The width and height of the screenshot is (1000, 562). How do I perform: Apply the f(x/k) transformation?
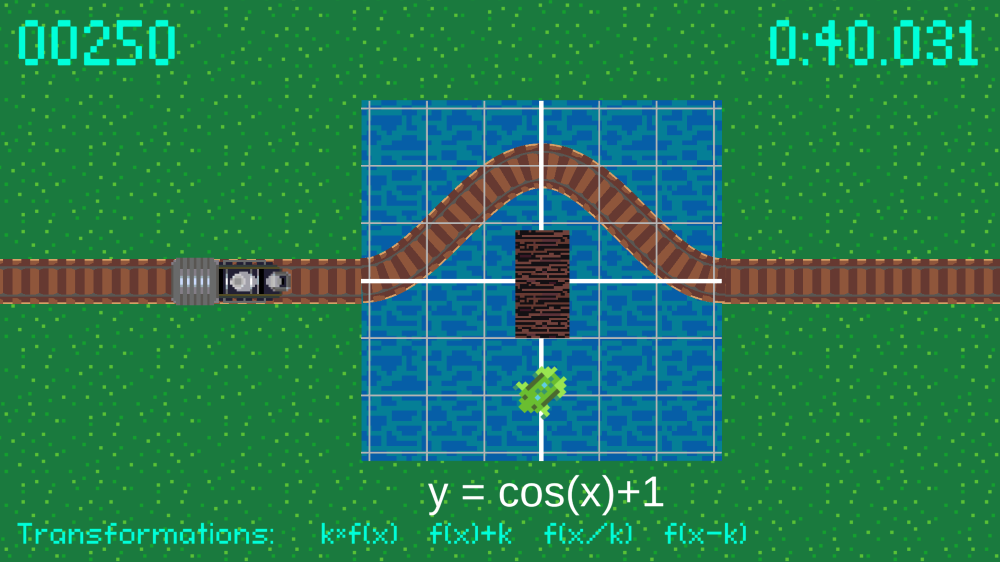tap(588, 534)
